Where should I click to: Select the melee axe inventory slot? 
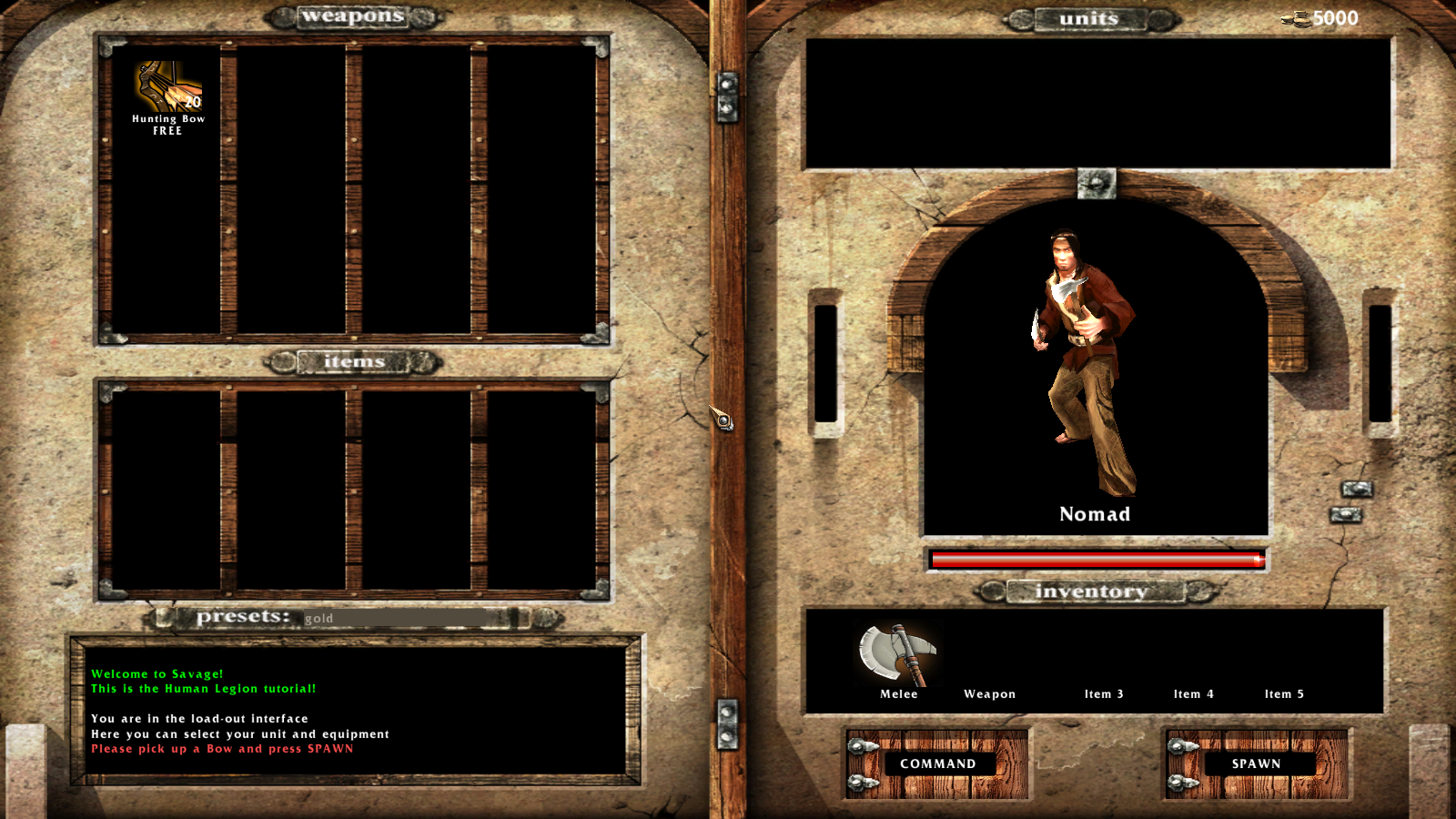898,655
